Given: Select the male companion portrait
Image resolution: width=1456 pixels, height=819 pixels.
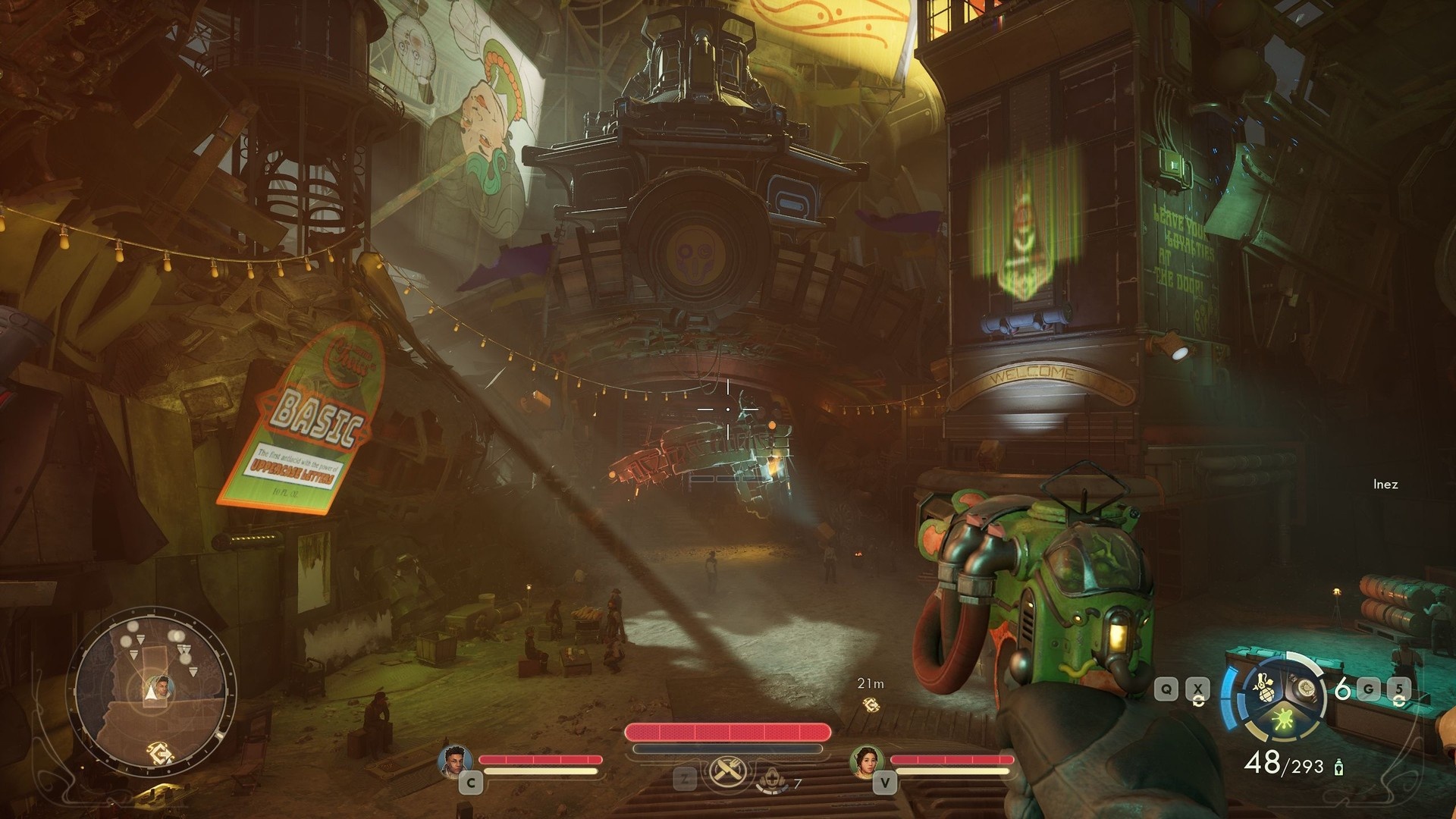Looking at the screenshot, I should tap(455, 761).
